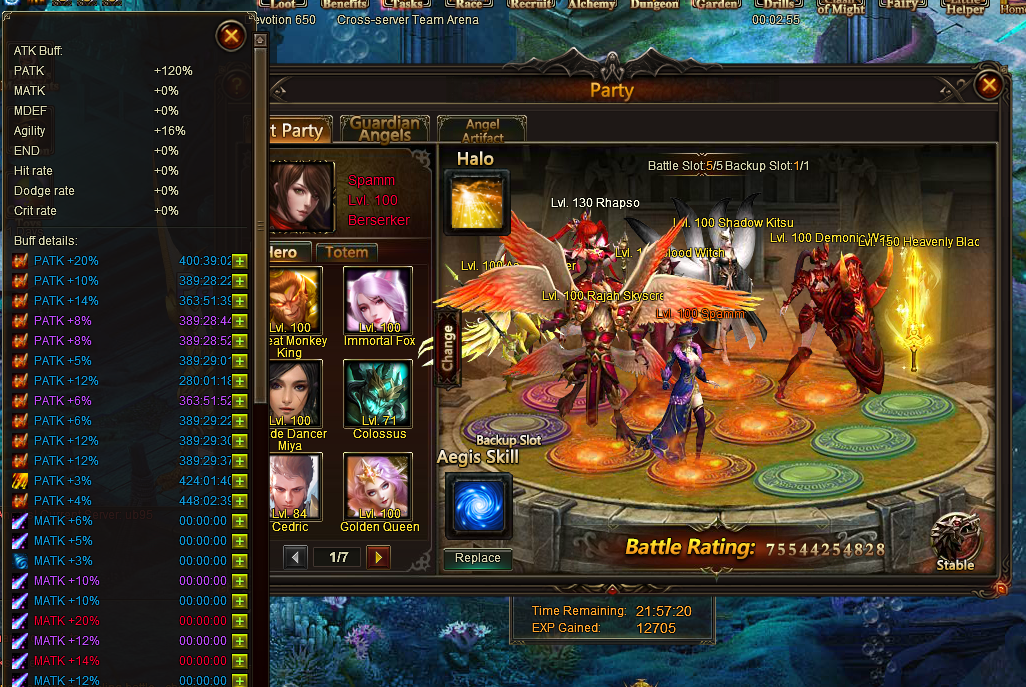Switch to the Guardian Angels tab

[385, 129]
